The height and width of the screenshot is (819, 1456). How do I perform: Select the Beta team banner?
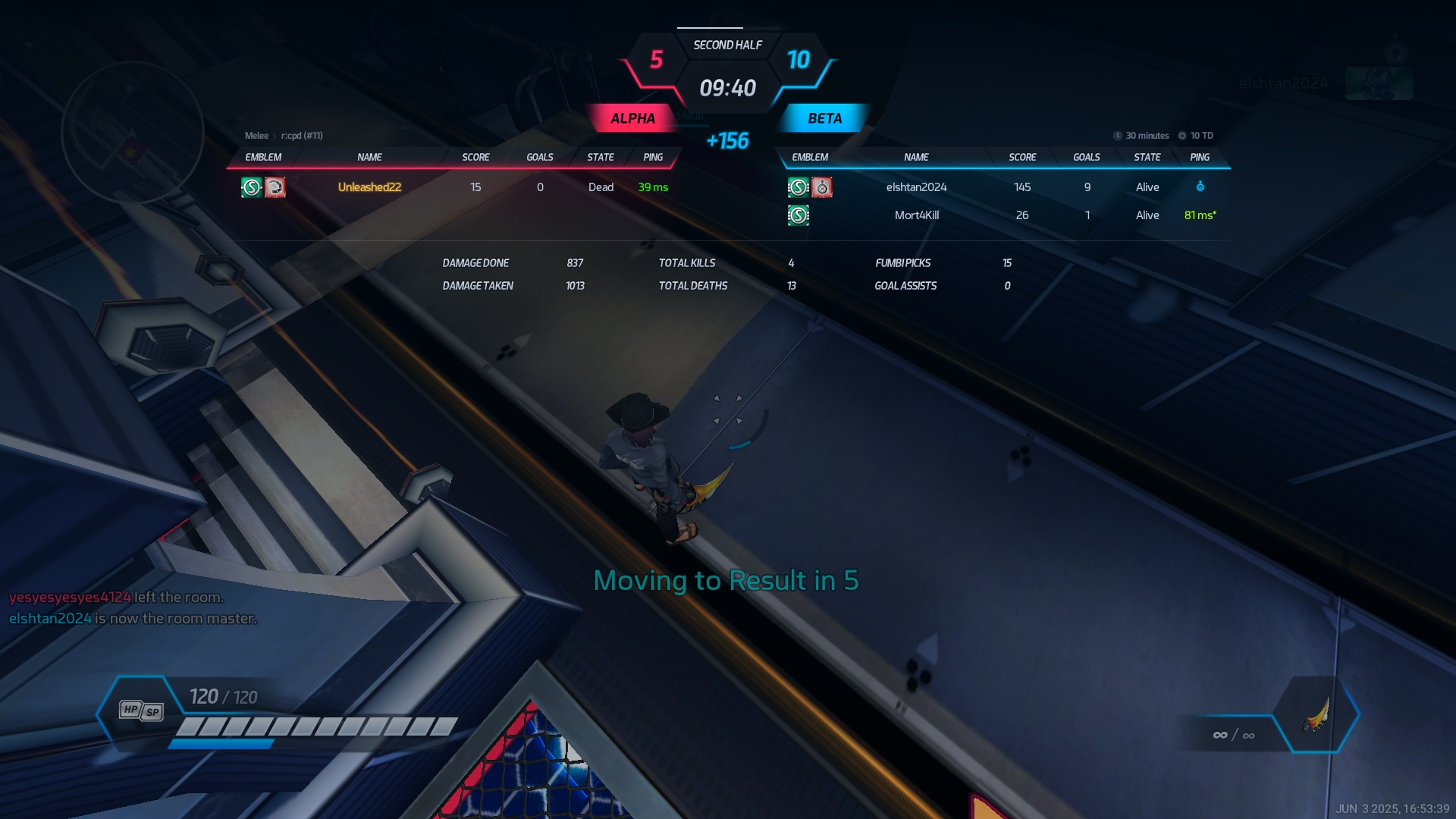(x=824, y=118)
